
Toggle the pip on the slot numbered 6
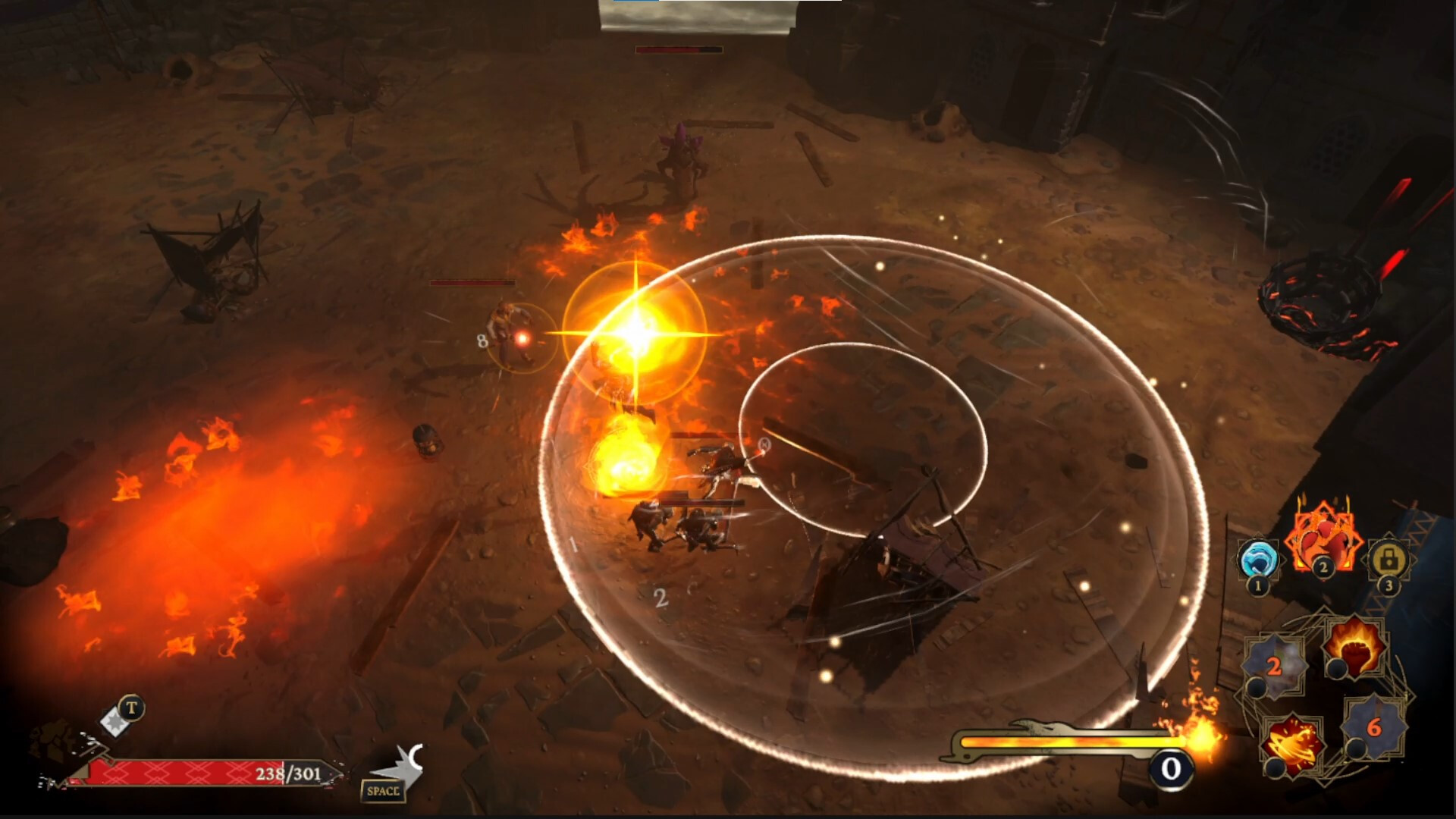(1355, 748)
